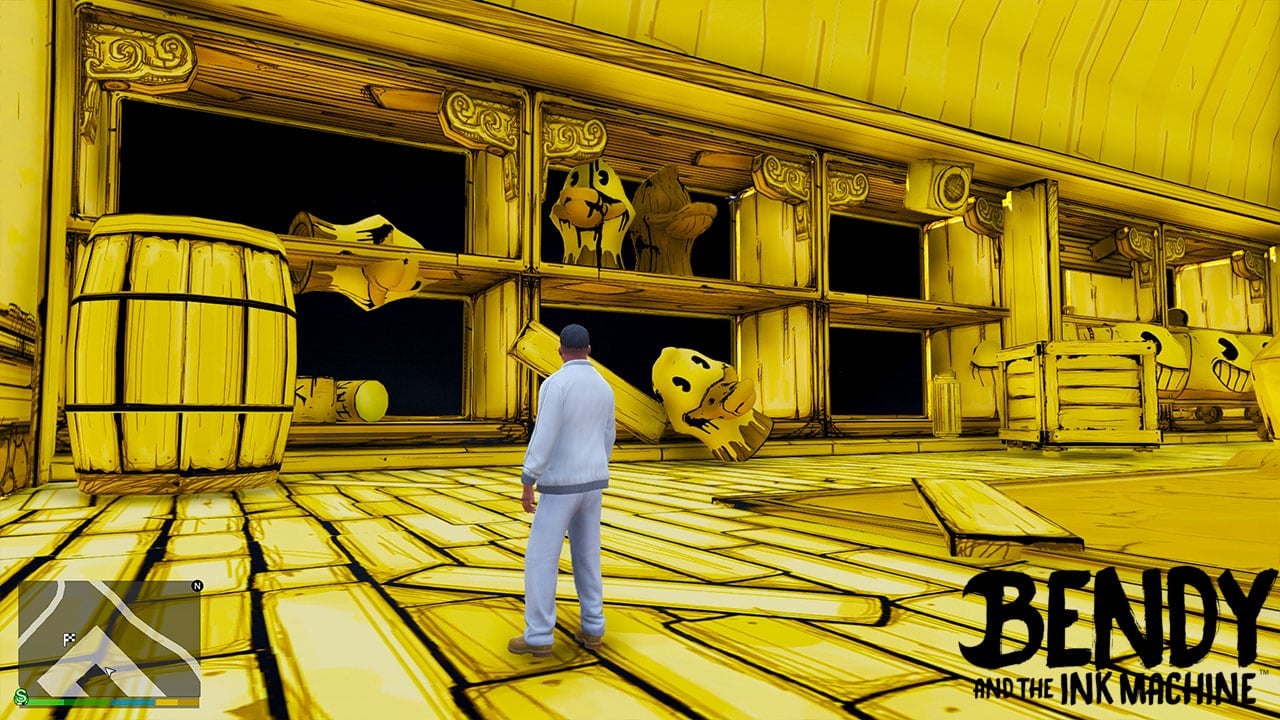Click the green dollar icon below the minimap

pyautogui.click(x=19, y=697)
